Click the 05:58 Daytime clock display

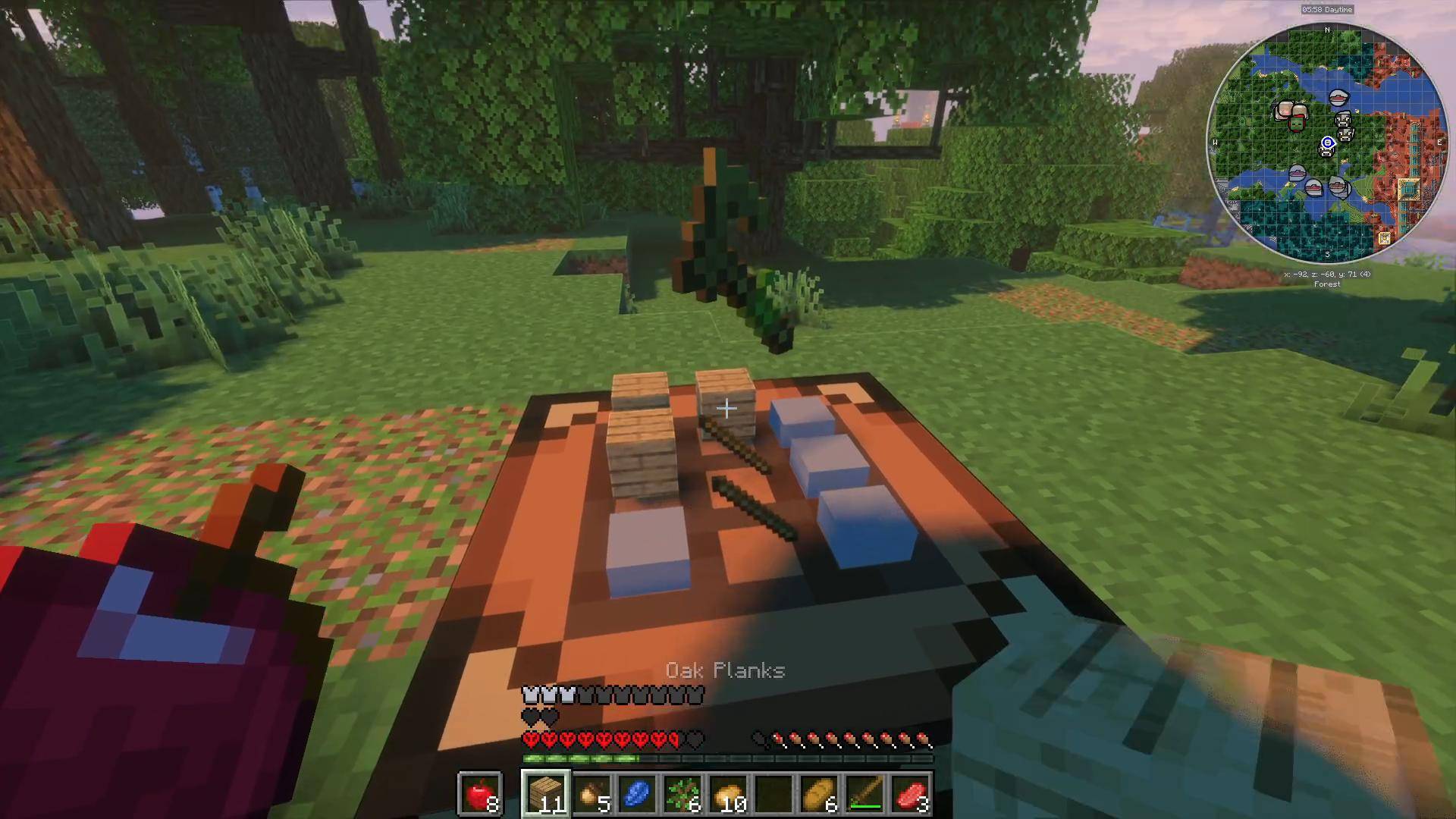pyautogui.click(x=1327, y=10)
